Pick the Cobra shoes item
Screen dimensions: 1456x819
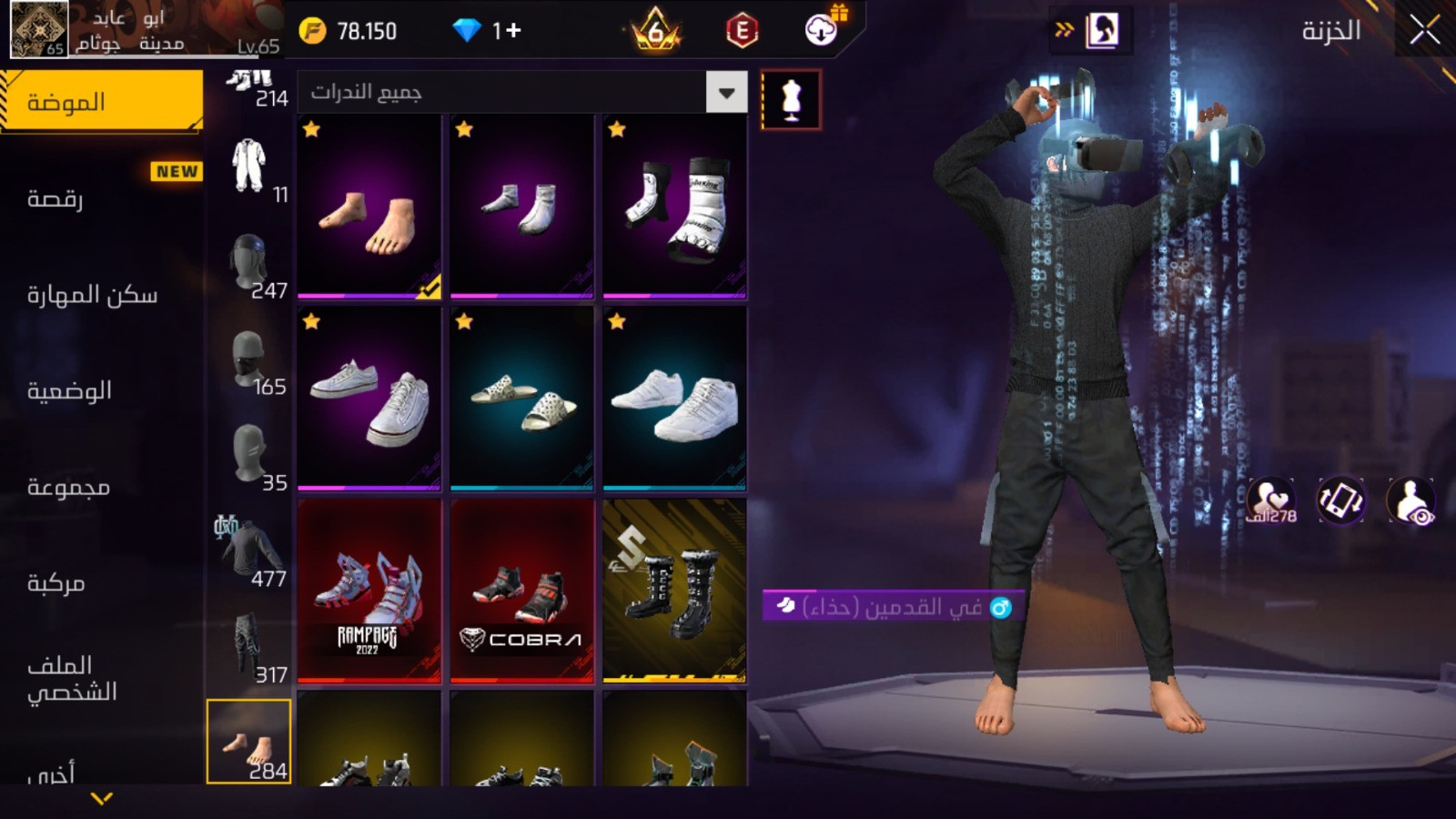pos(521,591)
